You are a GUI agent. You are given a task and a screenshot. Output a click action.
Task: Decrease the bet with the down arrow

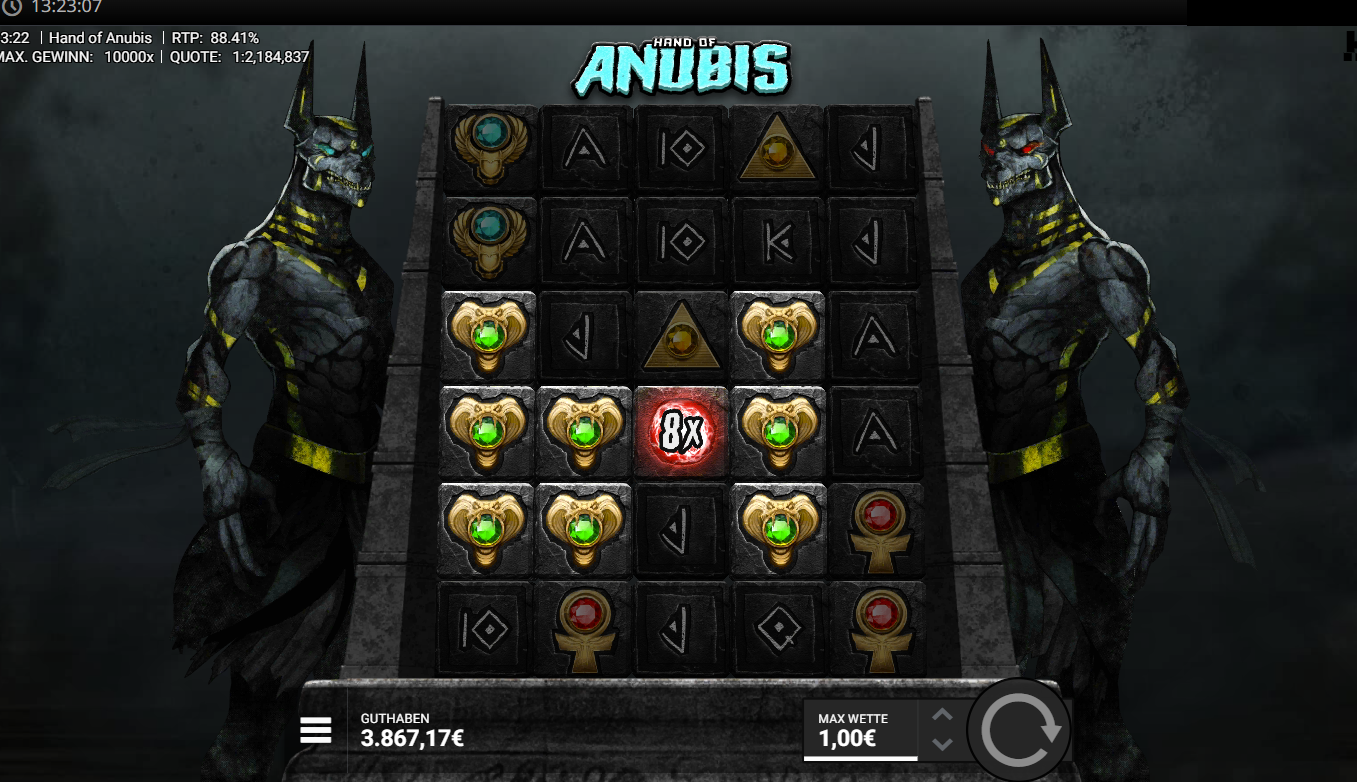click(941, 743)
